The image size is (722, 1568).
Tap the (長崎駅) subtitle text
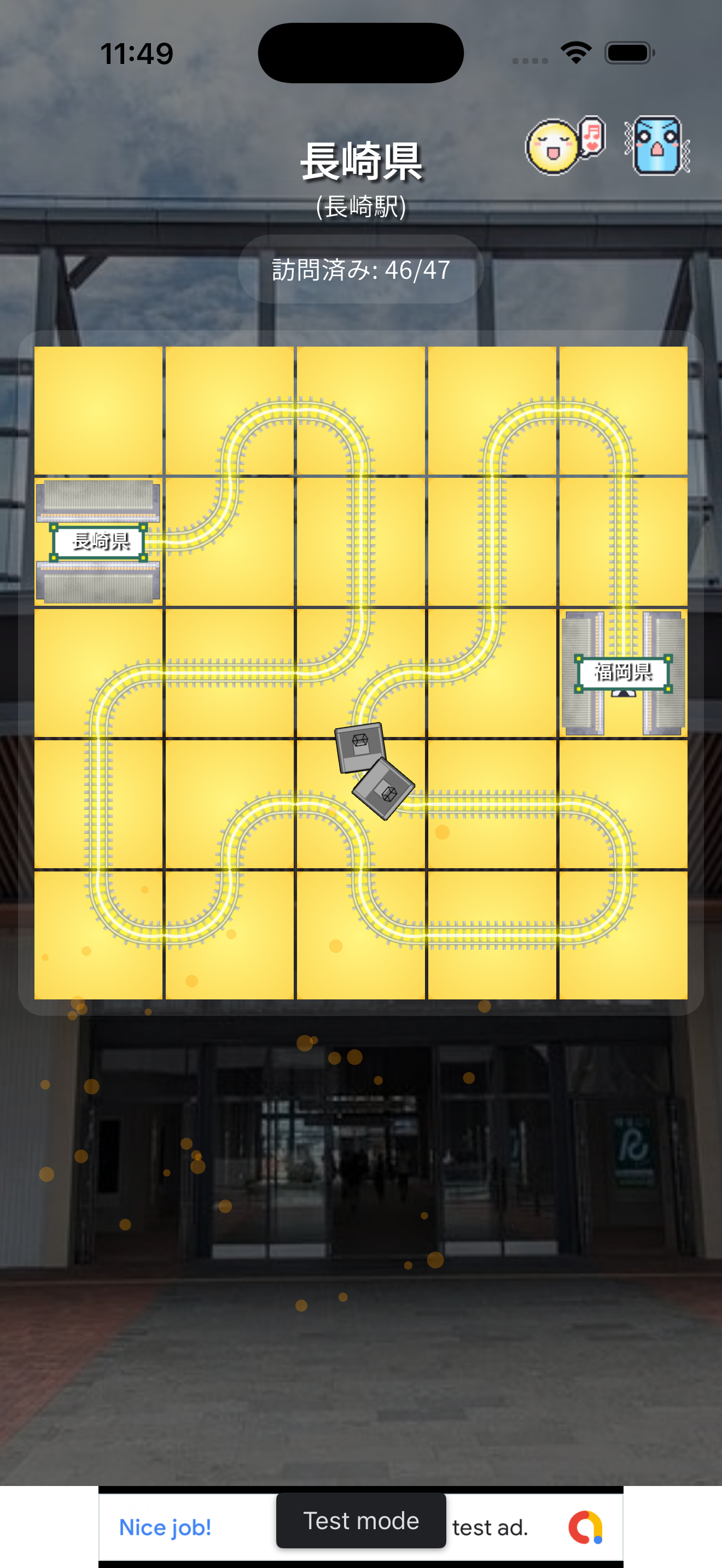tap(360, 207)
